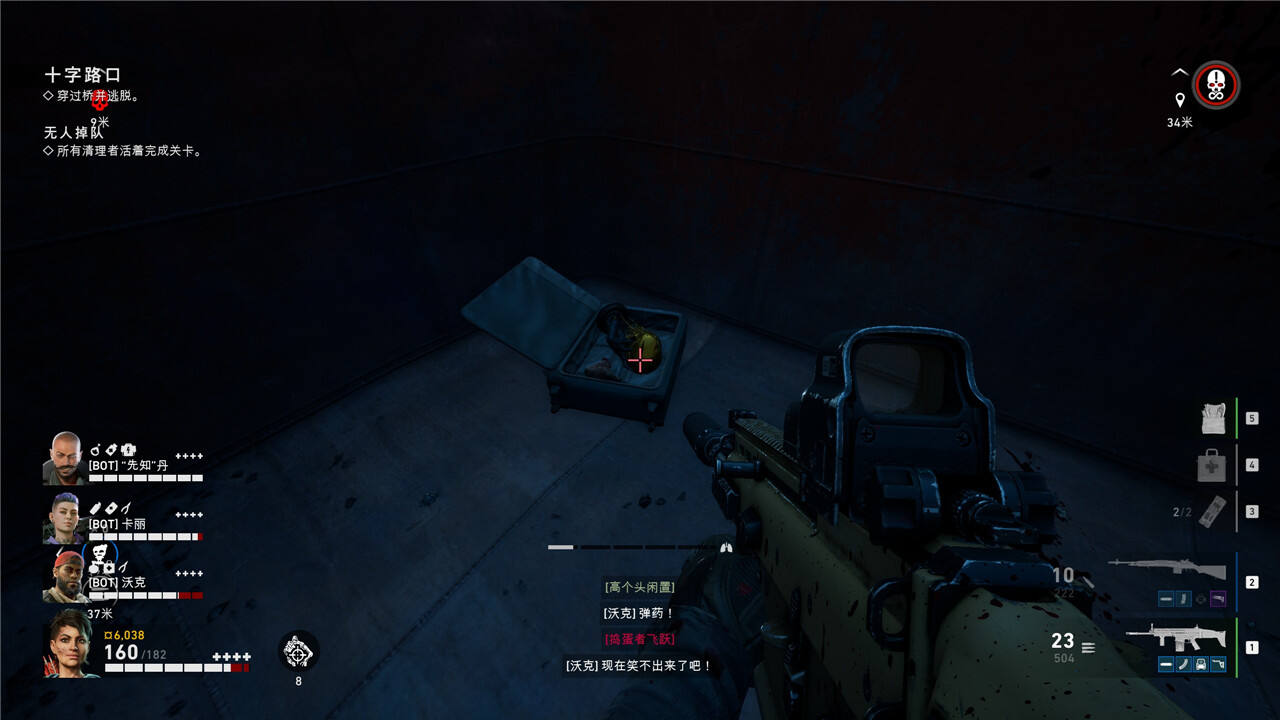This screenshot has height=720, width=1280.
Task: Activate the crosshair ability icon showing 8
Action: (298, 651)
